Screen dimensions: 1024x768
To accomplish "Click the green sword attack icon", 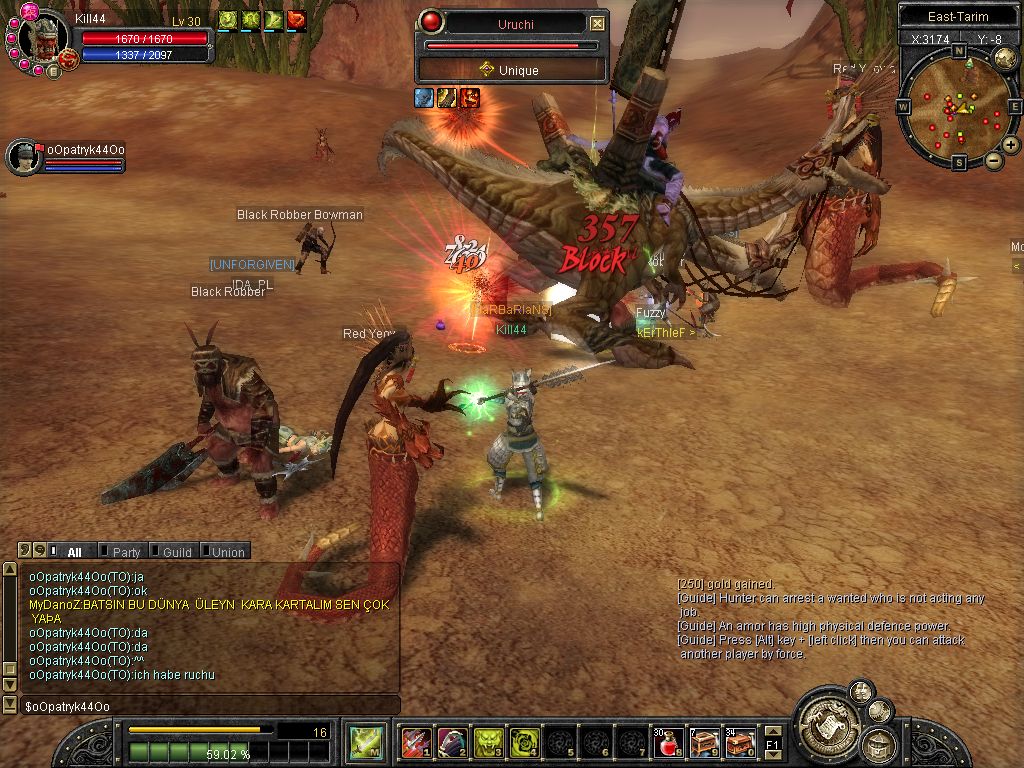I will click(x=365, y=743).
